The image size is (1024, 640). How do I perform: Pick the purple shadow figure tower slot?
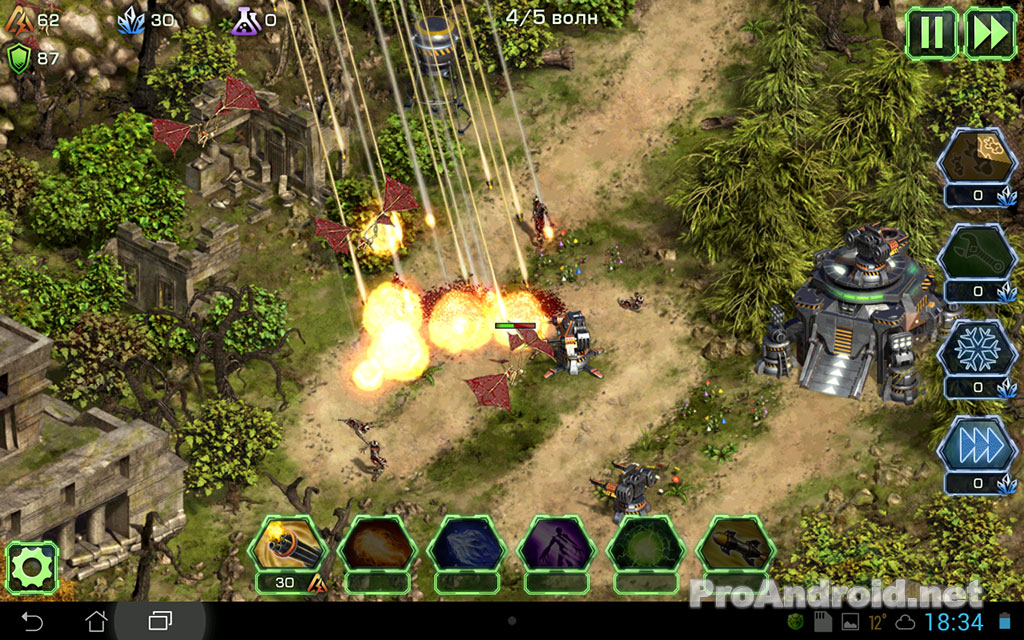tap(557, 545)
